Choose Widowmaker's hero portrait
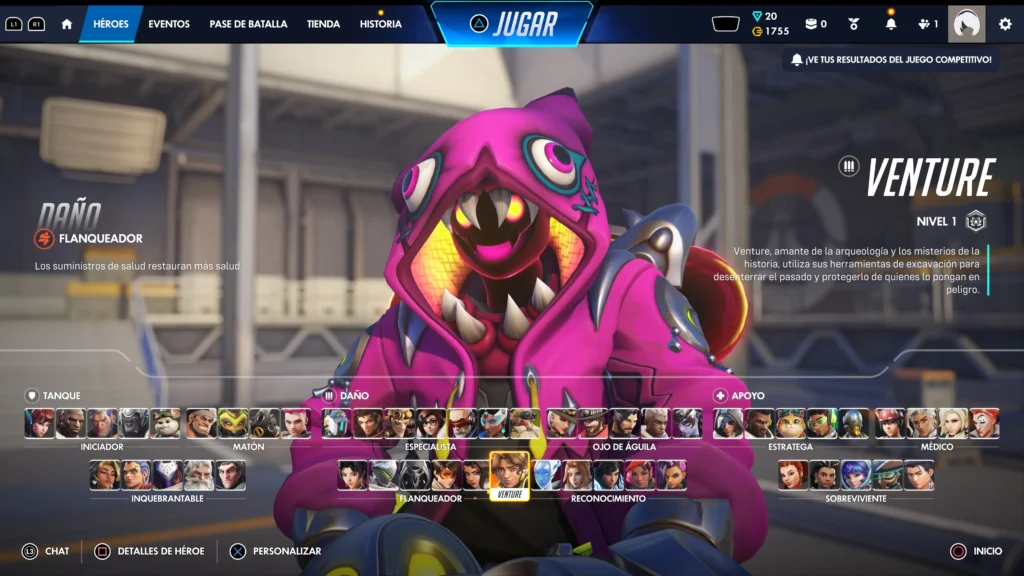The height and width of the screenshot is (576, 1024). [686, 423]
